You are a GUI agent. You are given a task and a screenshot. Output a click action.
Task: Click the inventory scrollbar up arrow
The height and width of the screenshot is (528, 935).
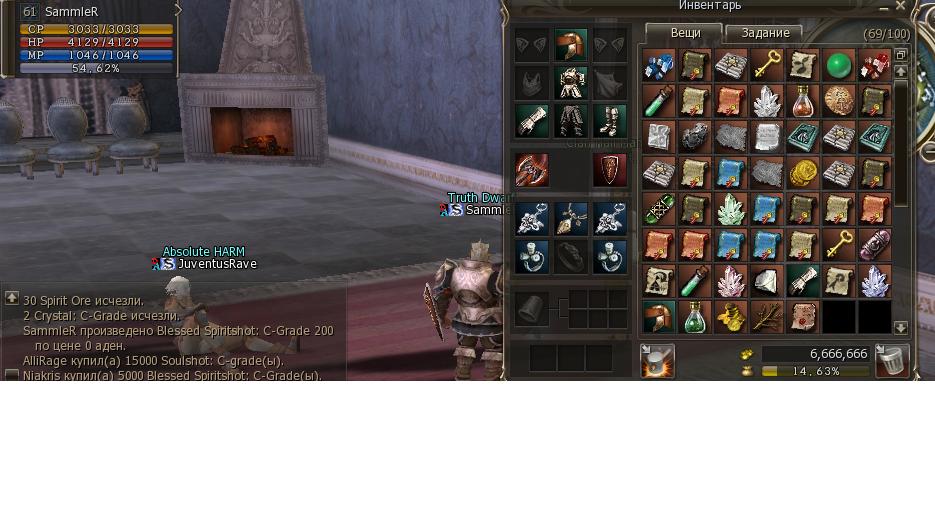click(x=900, y=71)
